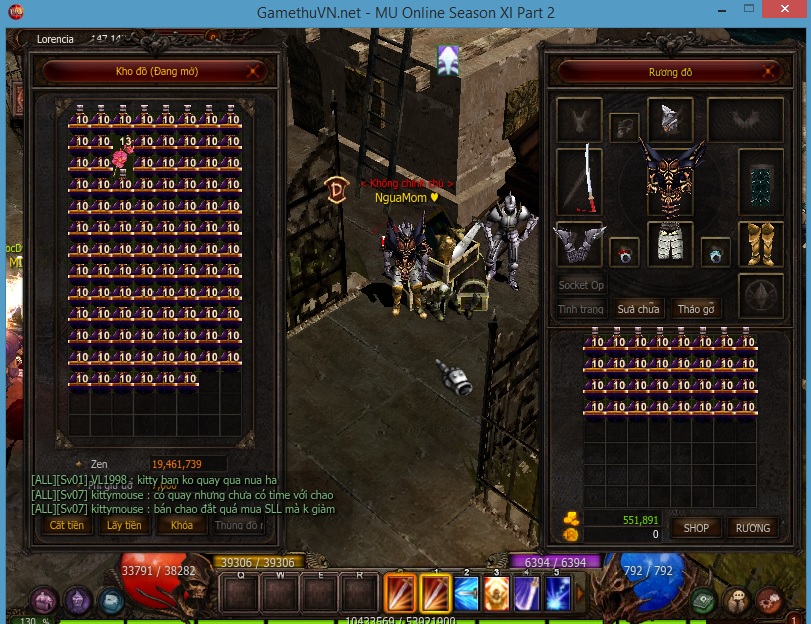Select the Khóa lock button
This screenshot has width=811, height=624.
(181, 525)
